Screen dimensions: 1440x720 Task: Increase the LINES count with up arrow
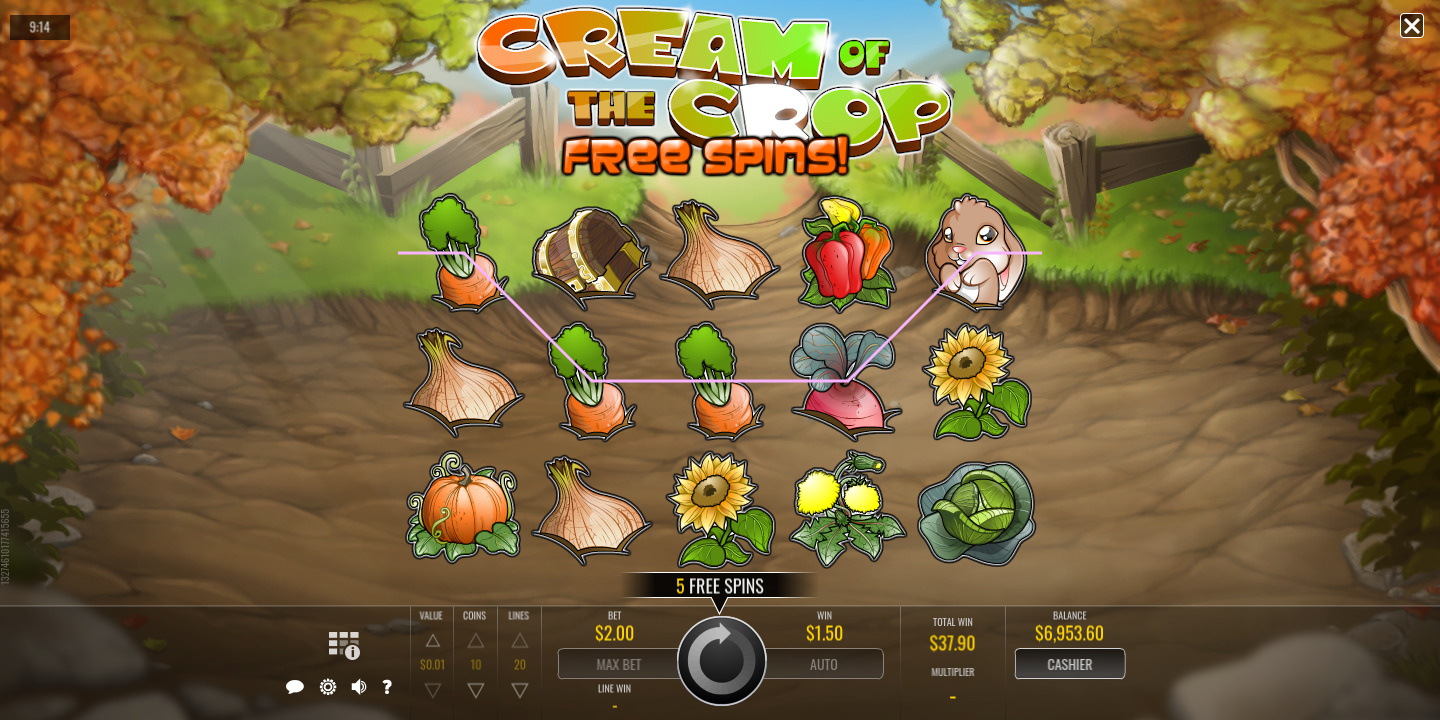point(520,640)
